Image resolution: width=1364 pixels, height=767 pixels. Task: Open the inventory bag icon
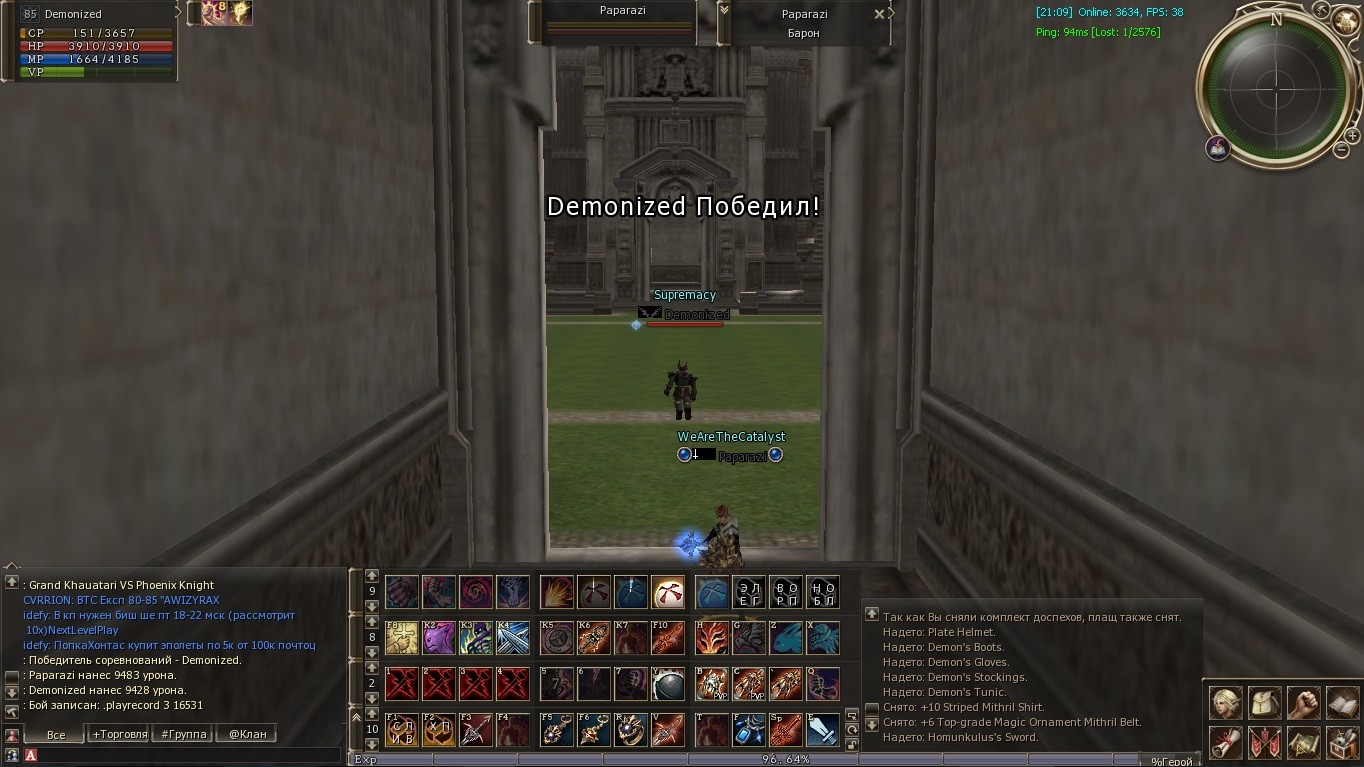(x=1264, y=703)
